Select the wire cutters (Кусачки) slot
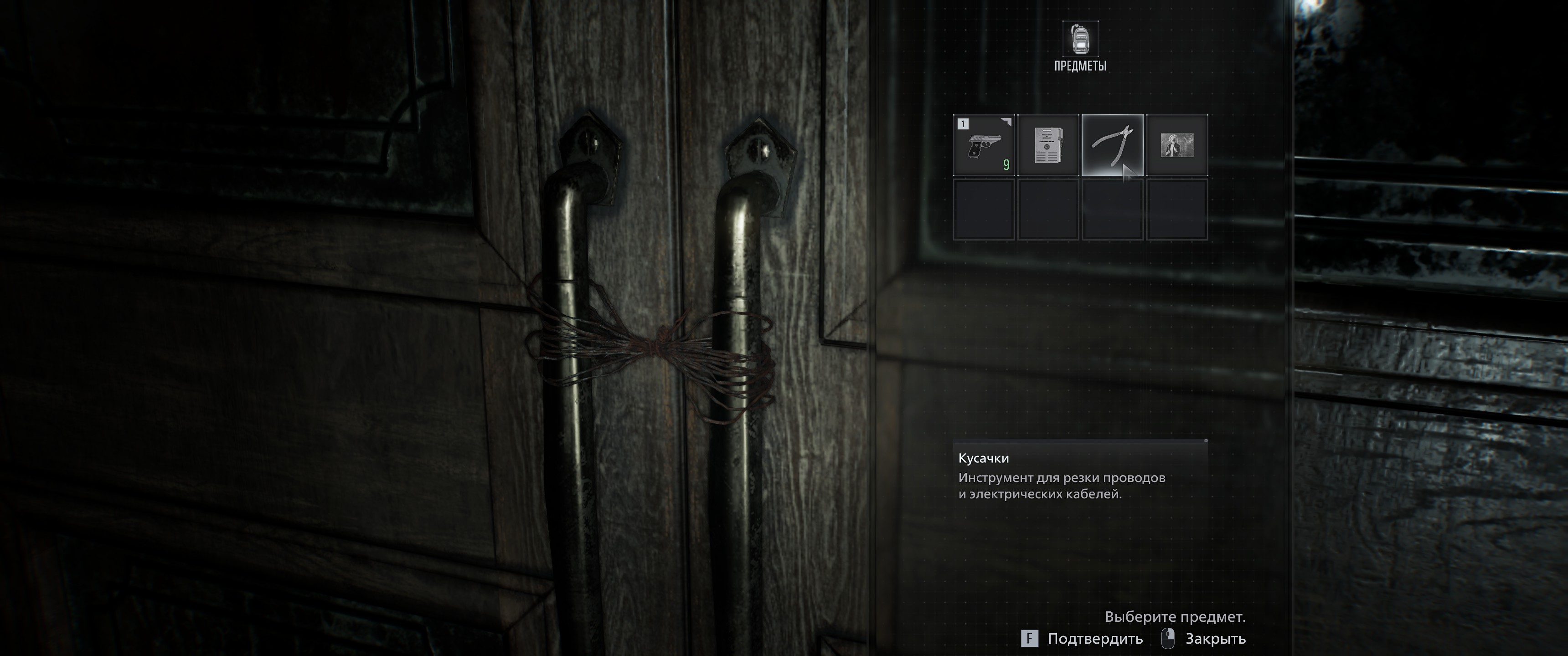This screenshot has width=1568, height=656. tap(1112, 145)
